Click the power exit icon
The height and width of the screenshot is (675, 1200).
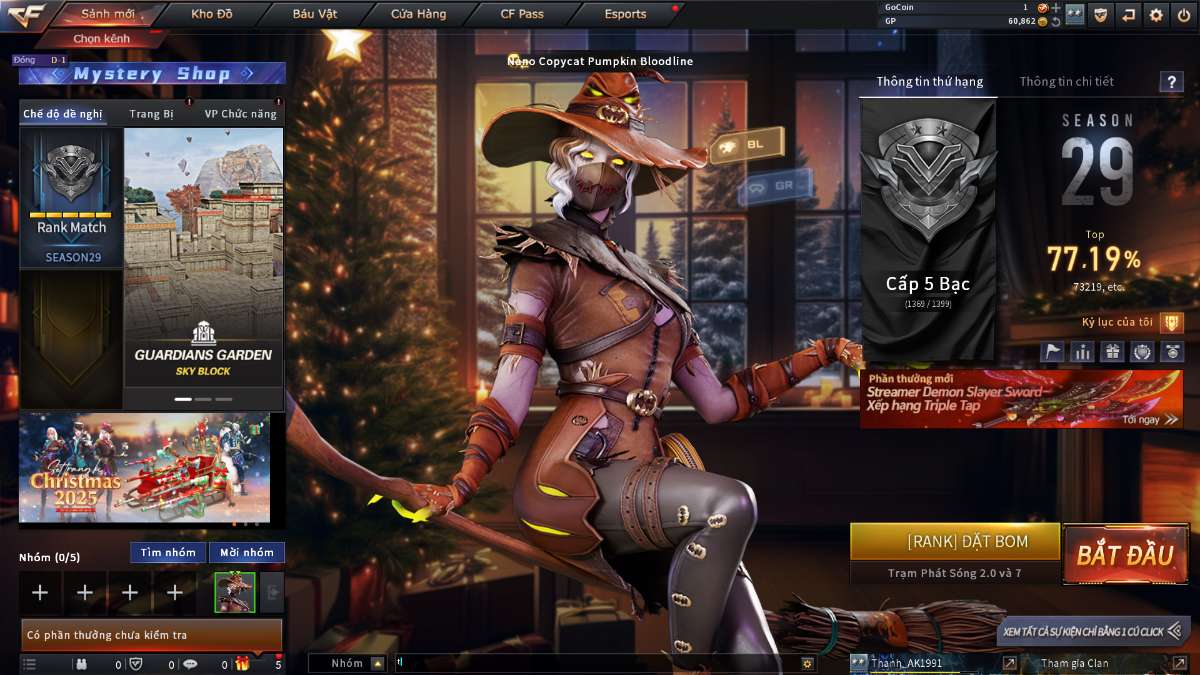tap(1184, 14)
